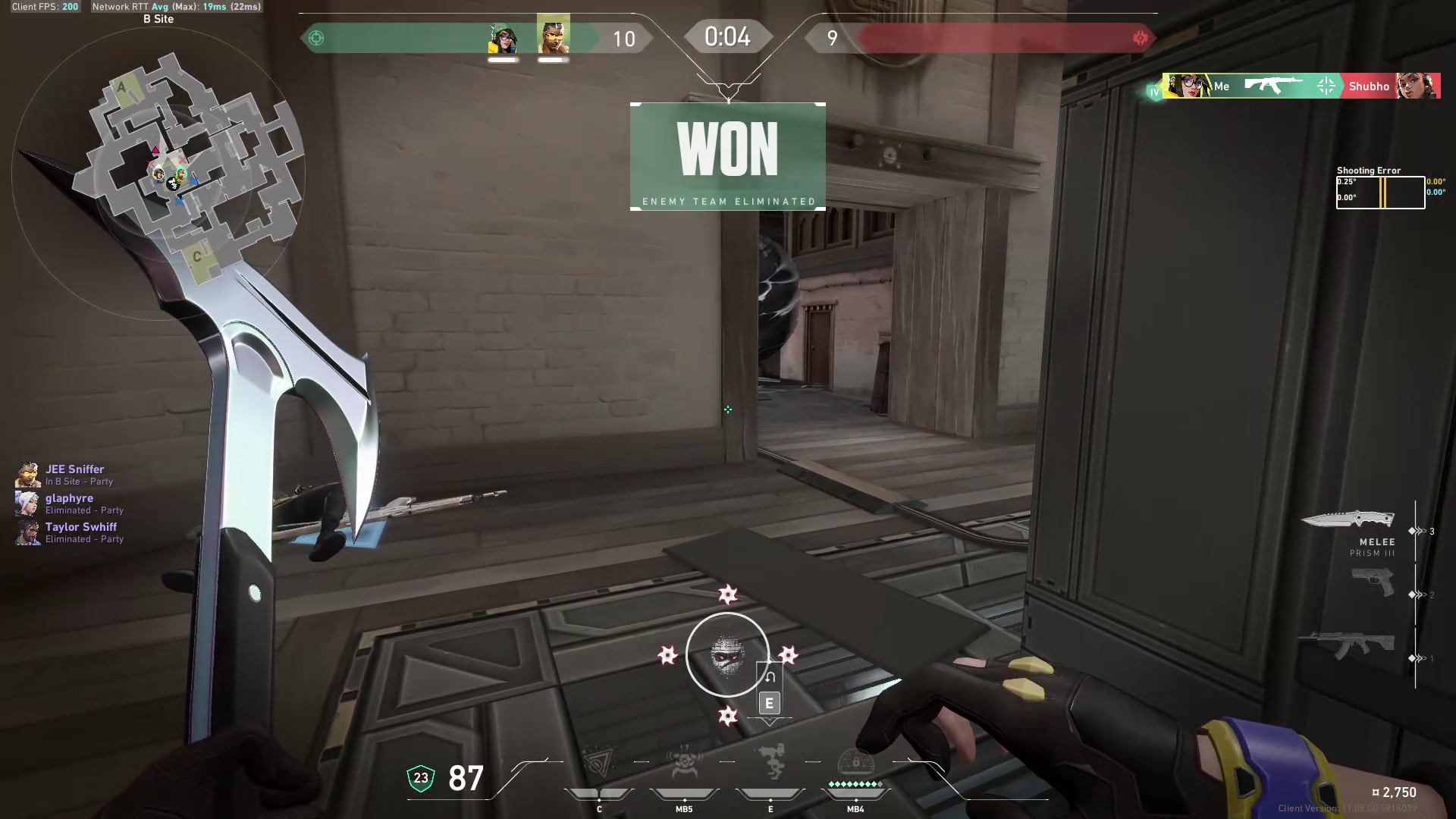
Task: Click the Killjoy portrait in the top bar
Action: (x=504, y=38)
